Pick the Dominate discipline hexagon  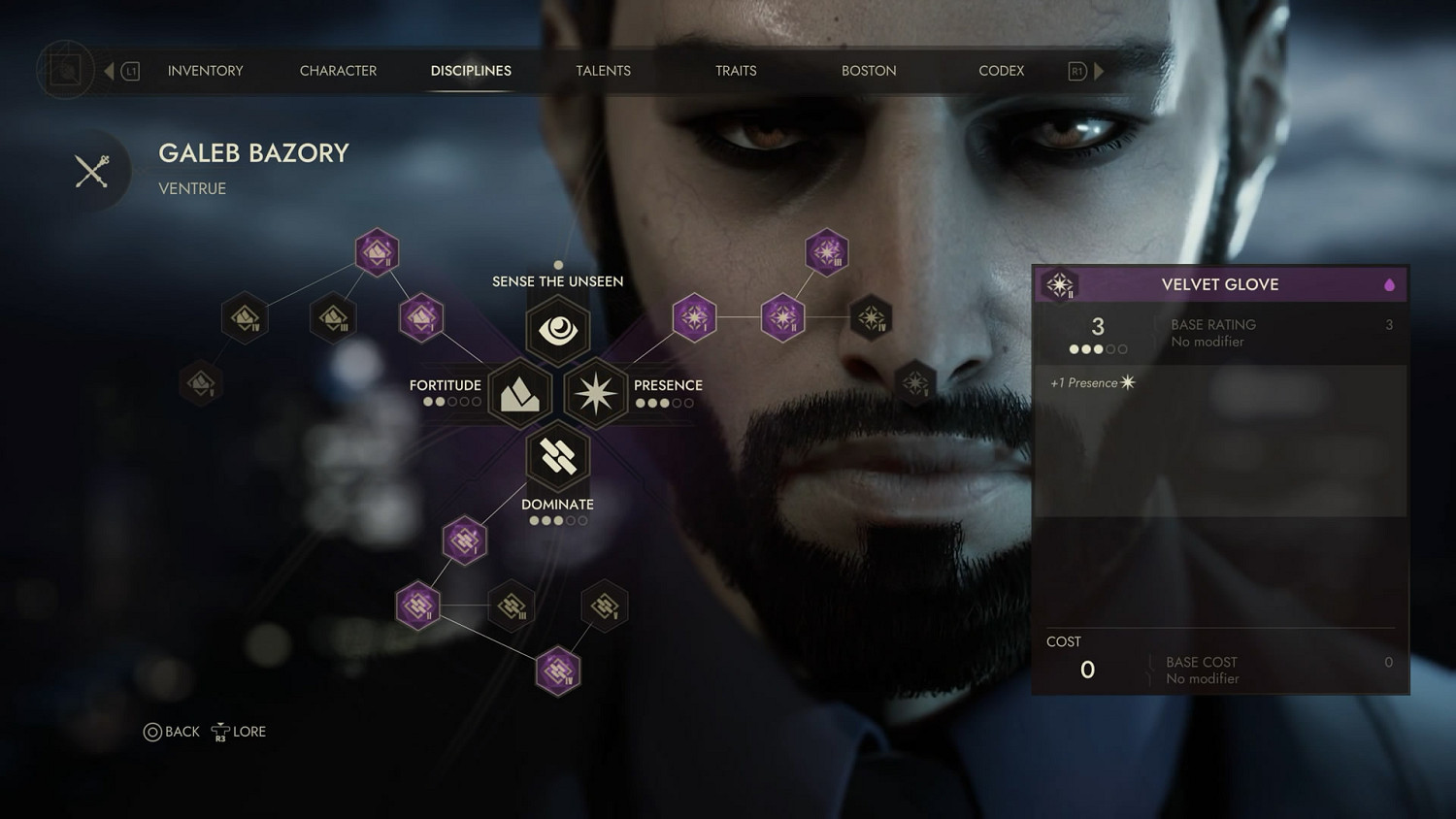click(558, 456)
